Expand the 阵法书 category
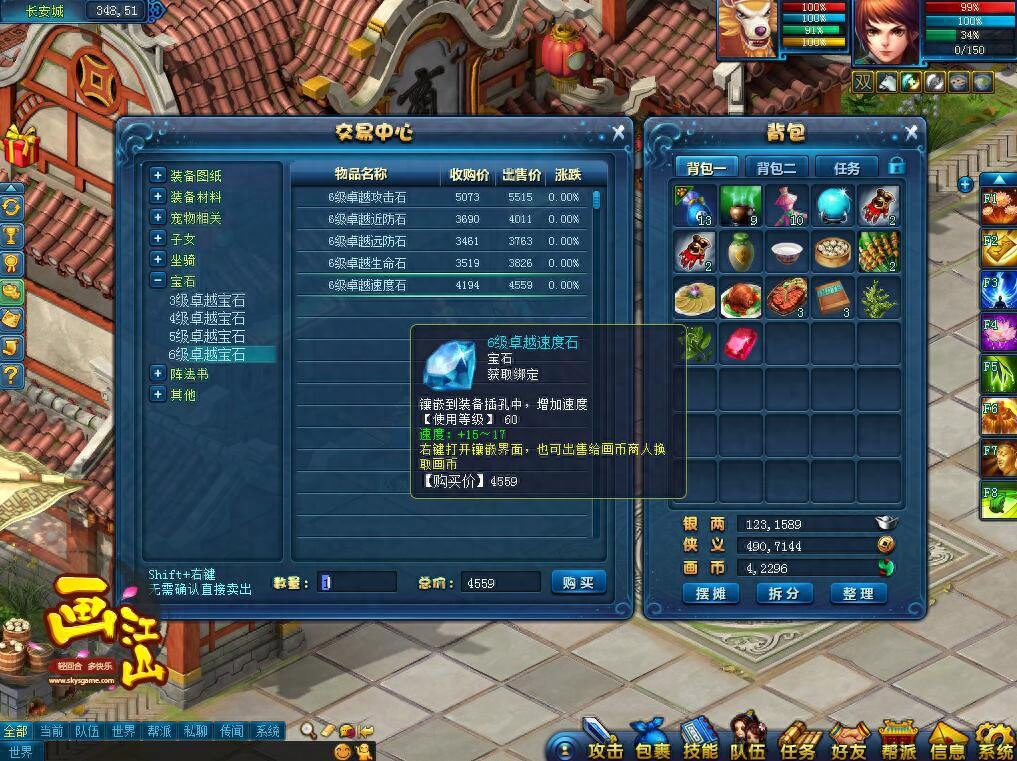Image resolution: width=1017 pixels, height=761 pixels. [157, 373]
